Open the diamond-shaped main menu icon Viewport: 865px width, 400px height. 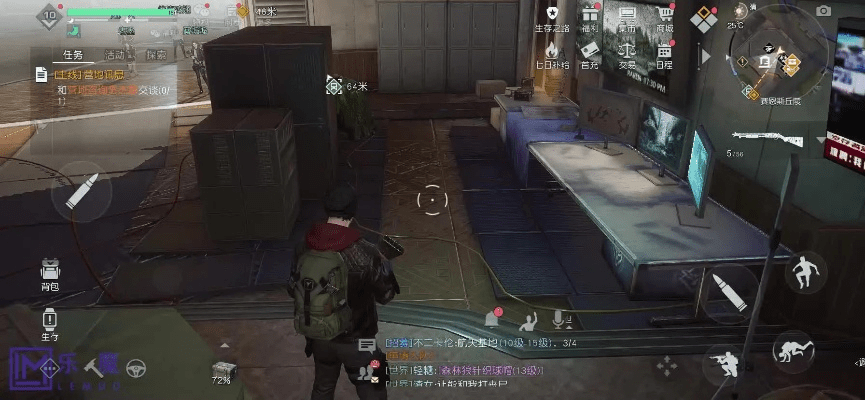707,18
